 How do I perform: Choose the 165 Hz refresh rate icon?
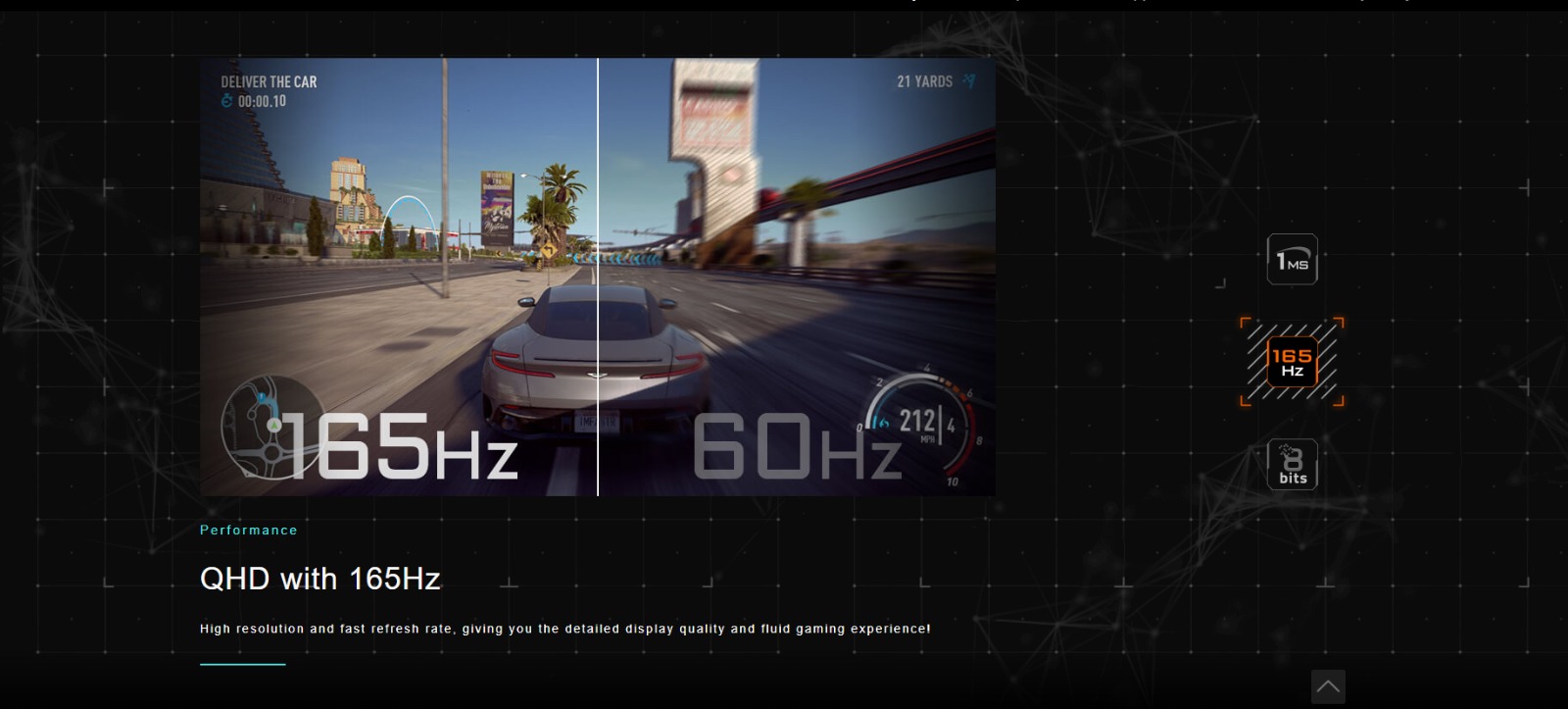[x=1292, y=362]
